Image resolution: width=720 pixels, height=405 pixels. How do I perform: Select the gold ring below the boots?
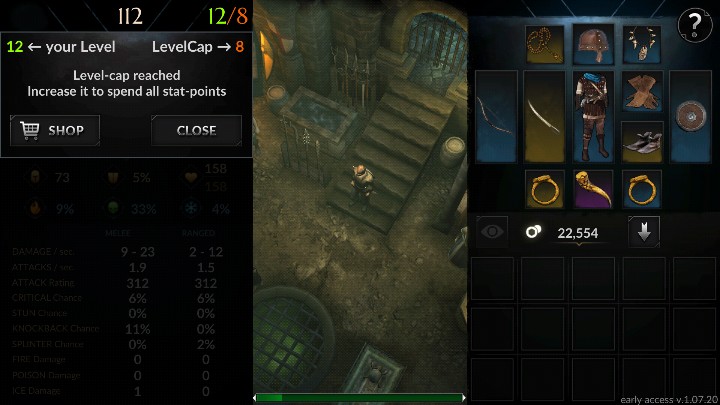(642, 188)
